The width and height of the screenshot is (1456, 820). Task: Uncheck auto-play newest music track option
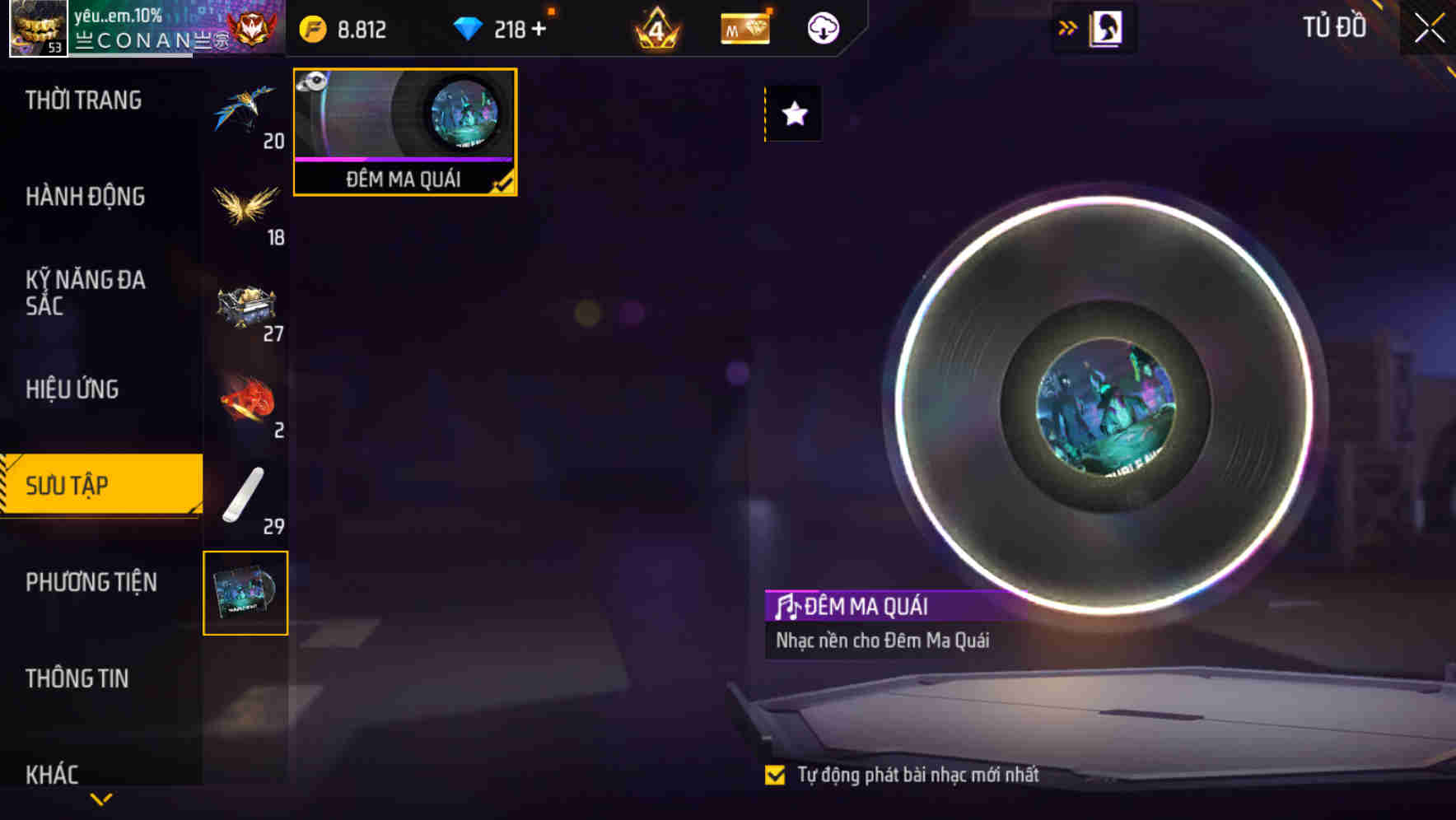pos(775,773)
